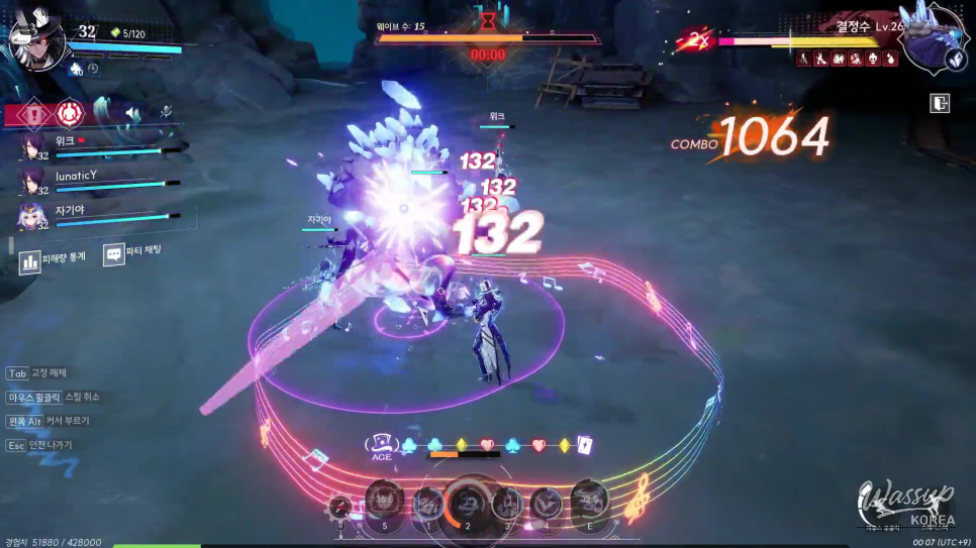
Task: Activate the skill in hotbar slot 5
Action: pos(385,502)
